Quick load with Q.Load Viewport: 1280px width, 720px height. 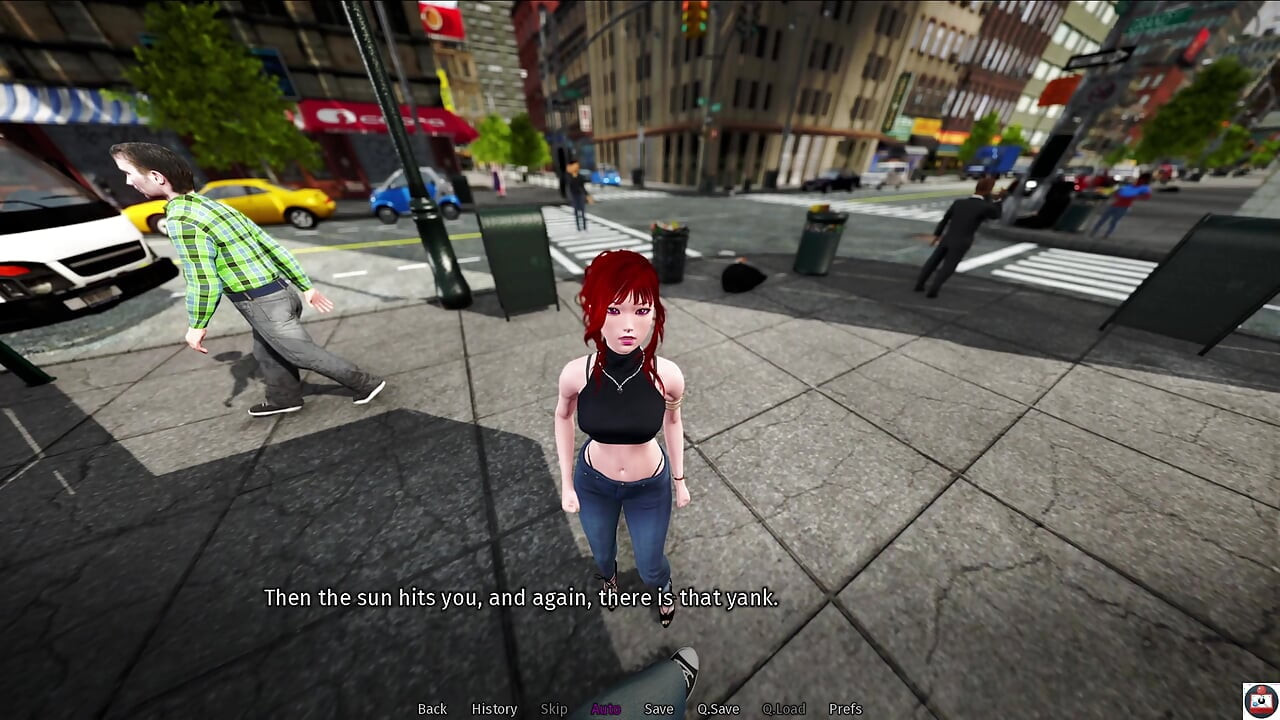[x=784, y=709]
